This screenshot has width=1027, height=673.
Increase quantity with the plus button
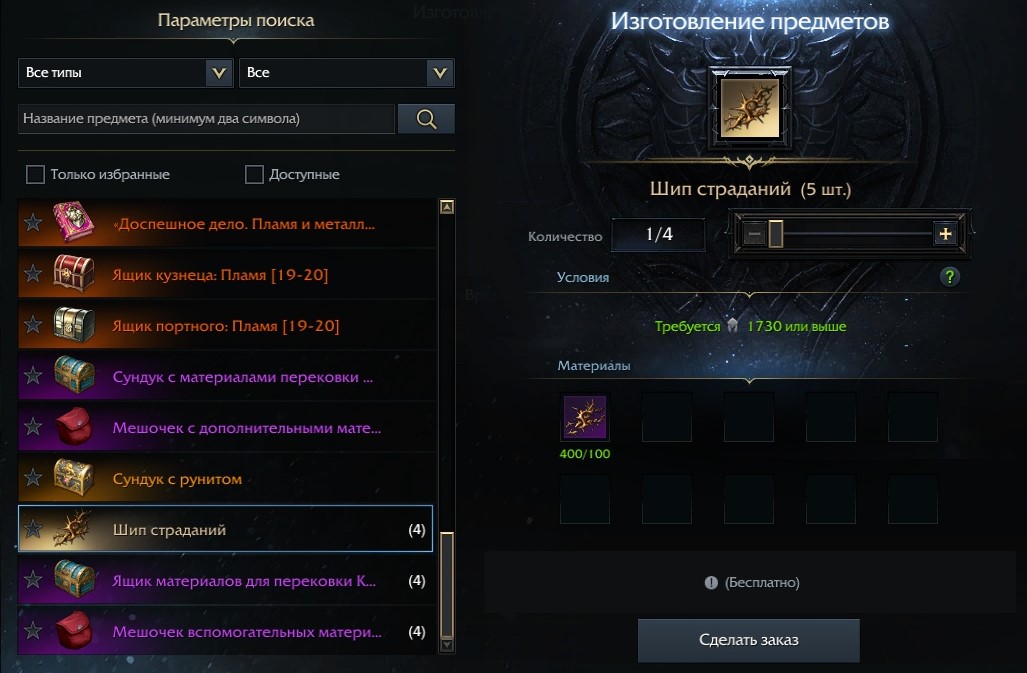(x=944, y=234)
